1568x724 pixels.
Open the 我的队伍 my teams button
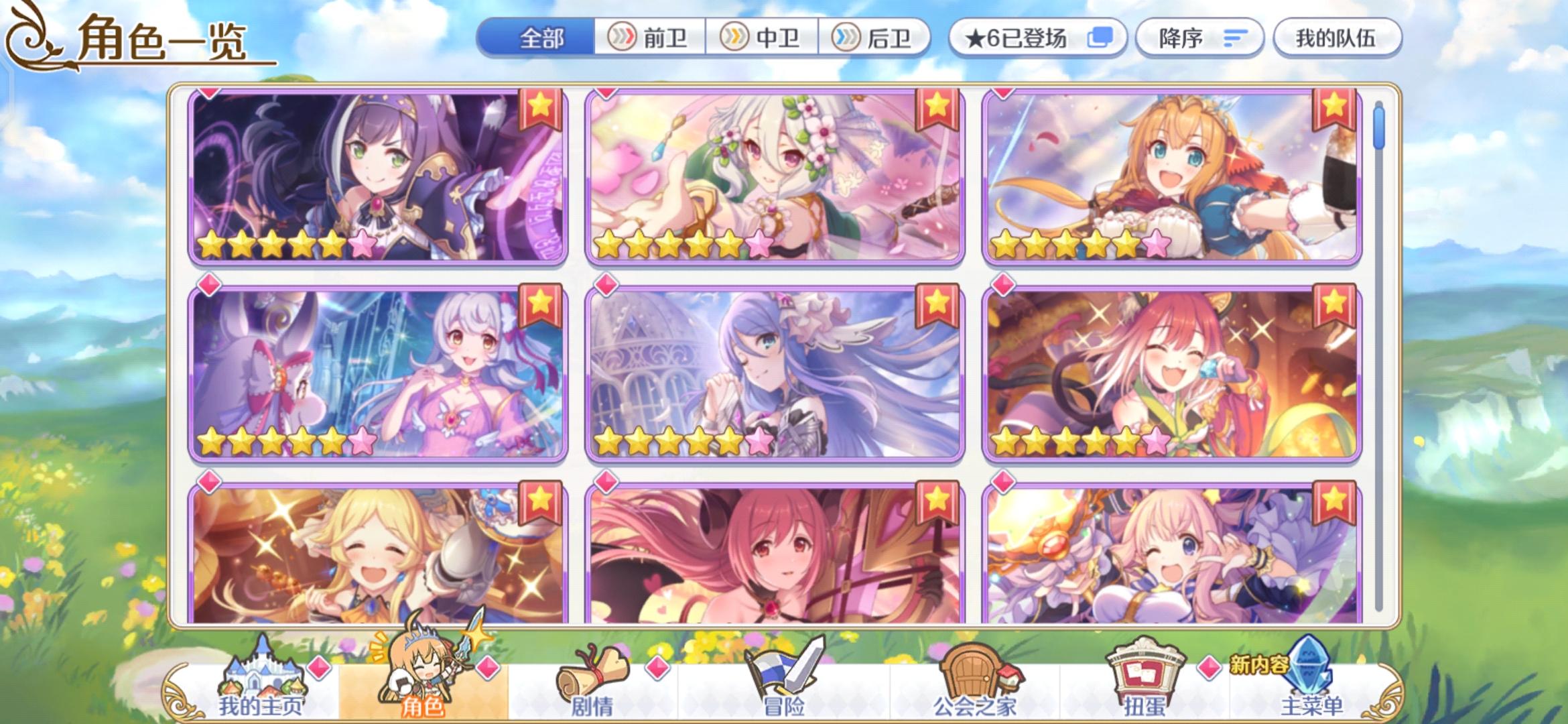point(1337,38)
